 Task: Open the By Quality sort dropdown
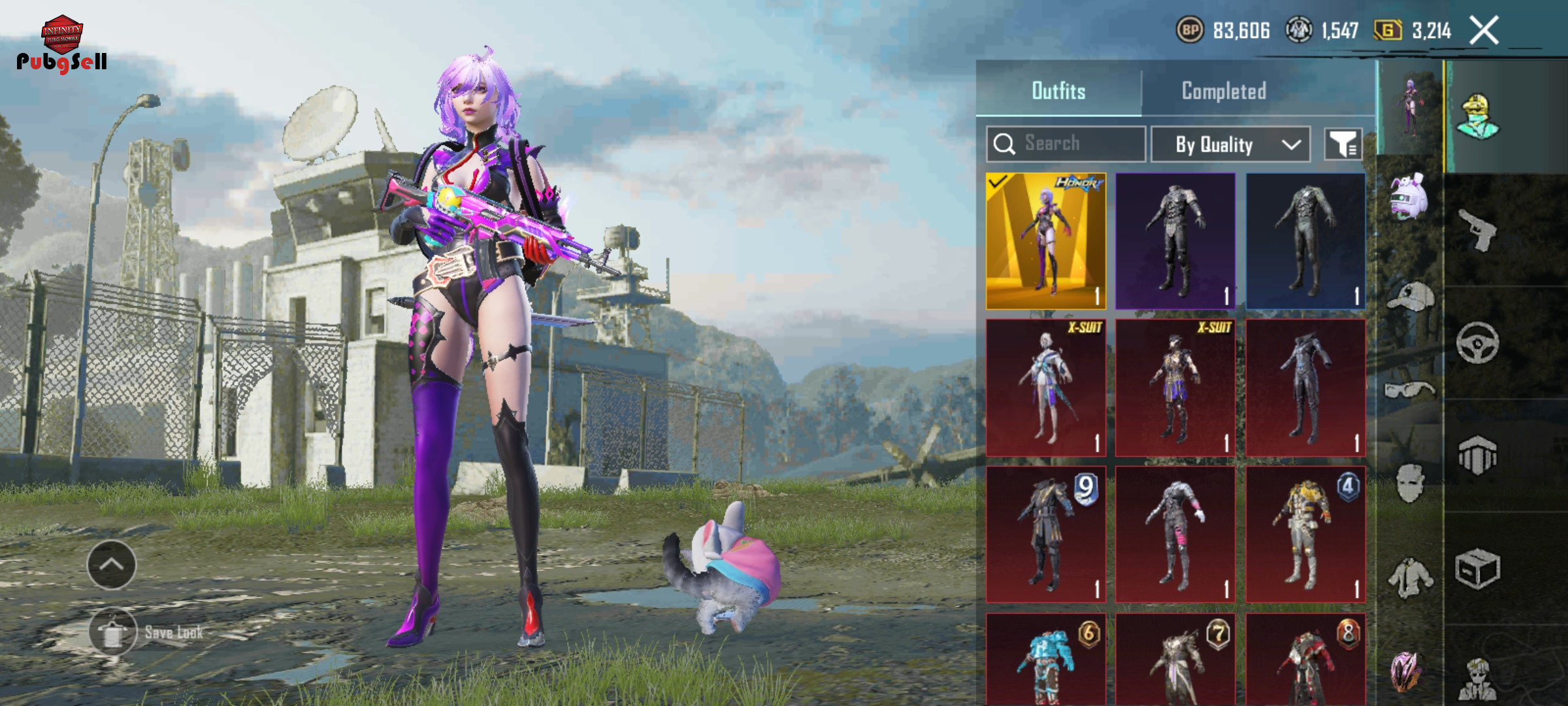[1230, 144]
